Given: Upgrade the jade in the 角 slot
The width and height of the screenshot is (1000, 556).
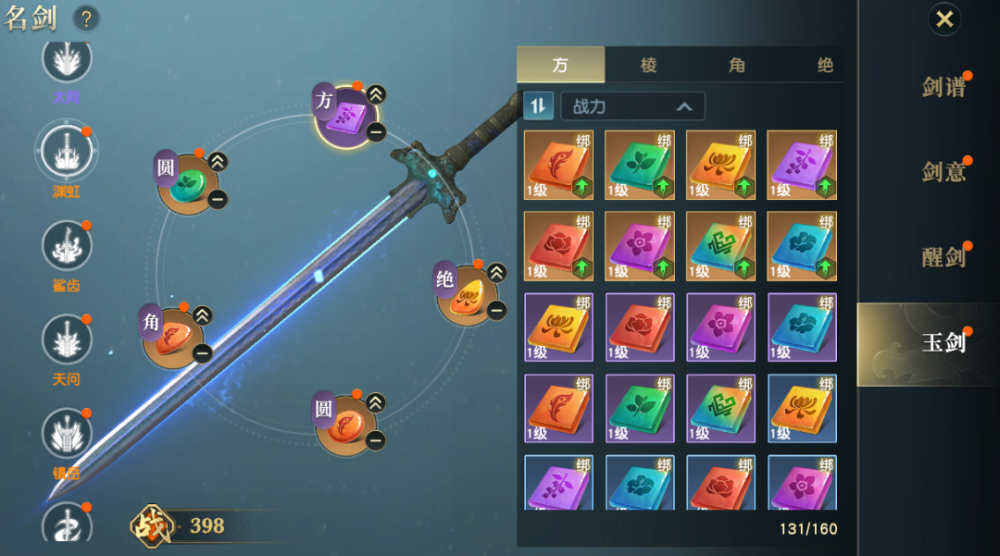Looking at the screenshot, I should pyautogui.click(x=202, y=316).
